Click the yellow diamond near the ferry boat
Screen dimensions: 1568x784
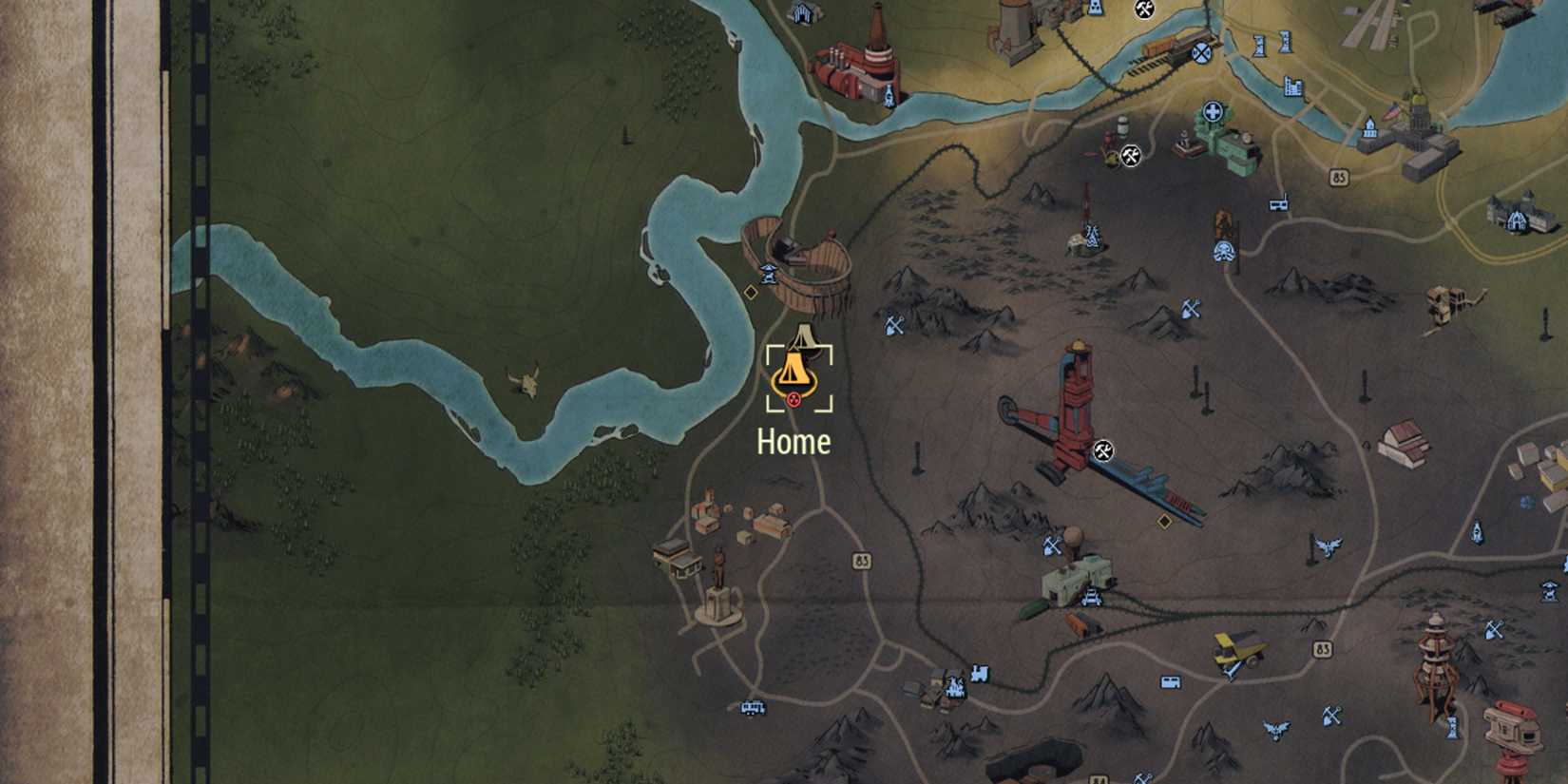750,293
